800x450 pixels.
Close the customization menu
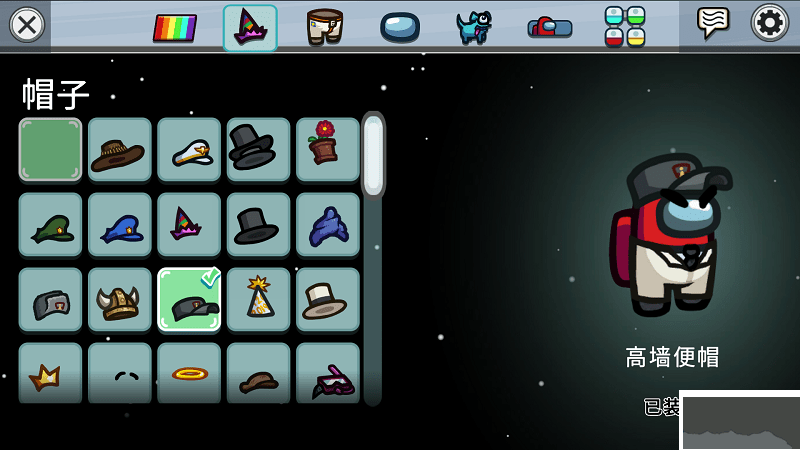pyautogui.click(x=27, y=24)
